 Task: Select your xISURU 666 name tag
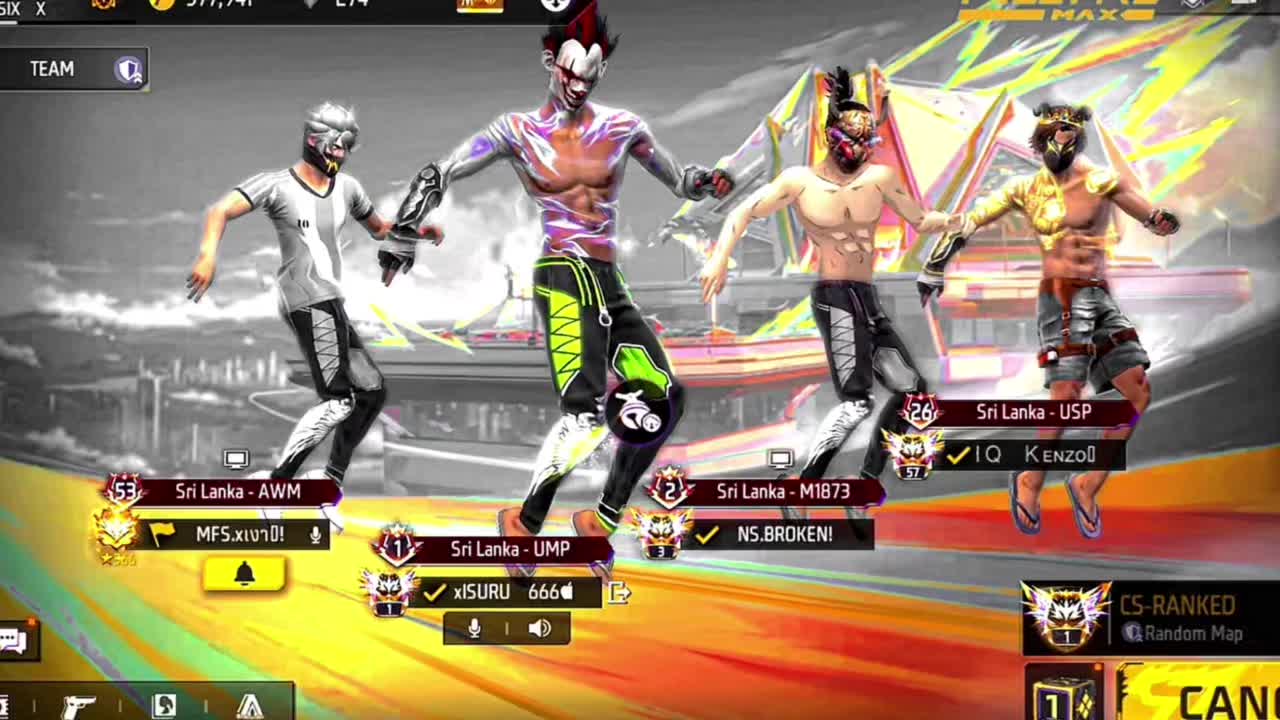point(512,592)
